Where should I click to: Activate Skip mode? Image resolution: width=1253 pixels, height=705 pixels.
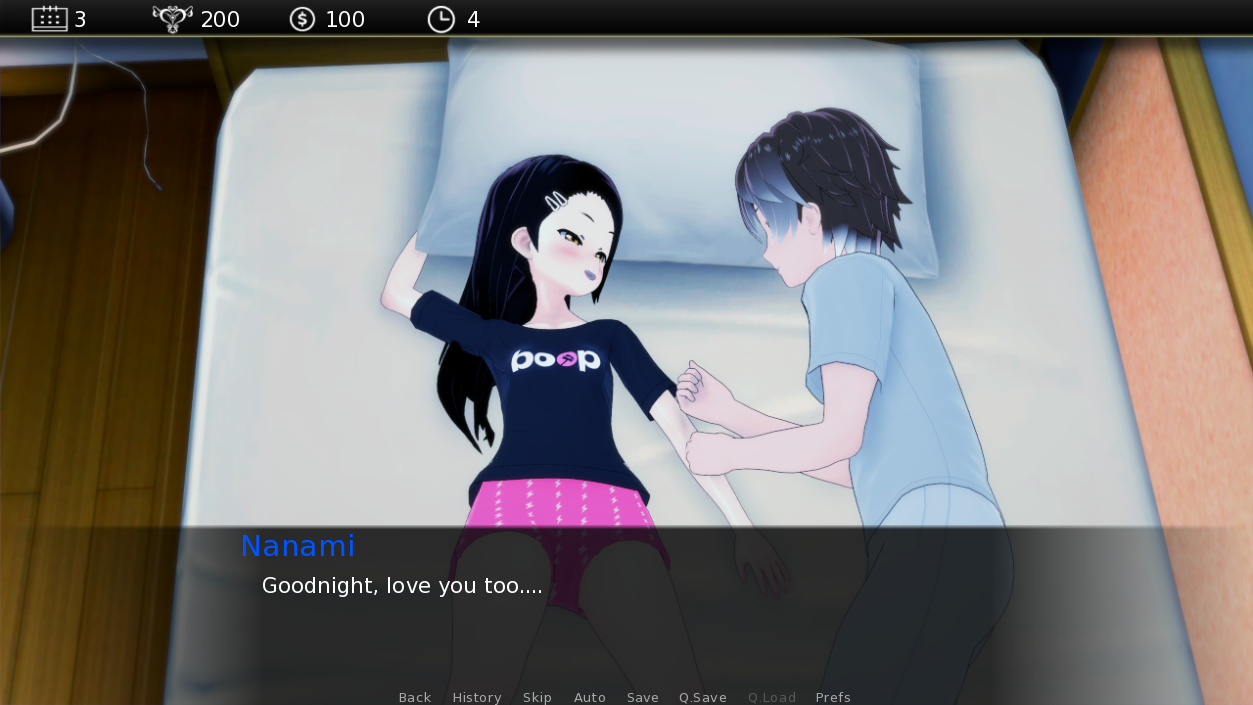pos(537,697)
